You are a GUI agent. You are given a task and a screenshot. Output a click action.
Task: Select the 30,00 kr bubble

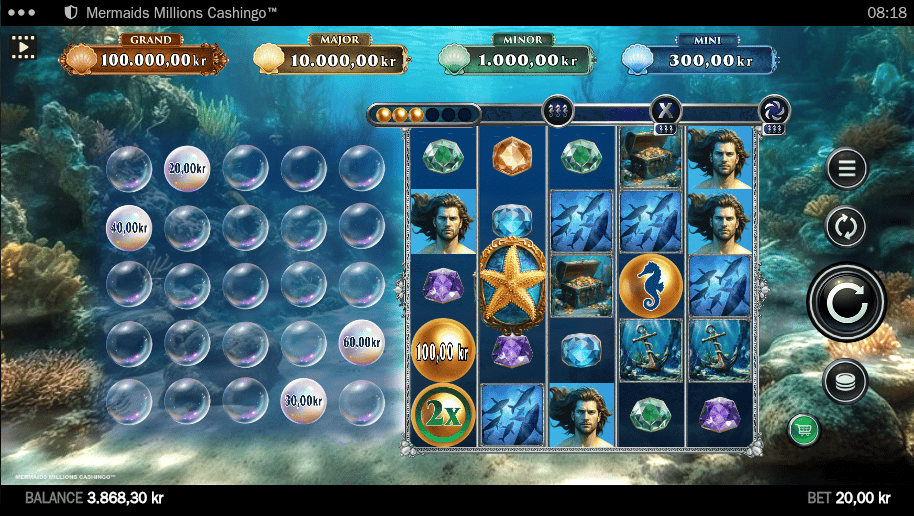tap(303, 400)
